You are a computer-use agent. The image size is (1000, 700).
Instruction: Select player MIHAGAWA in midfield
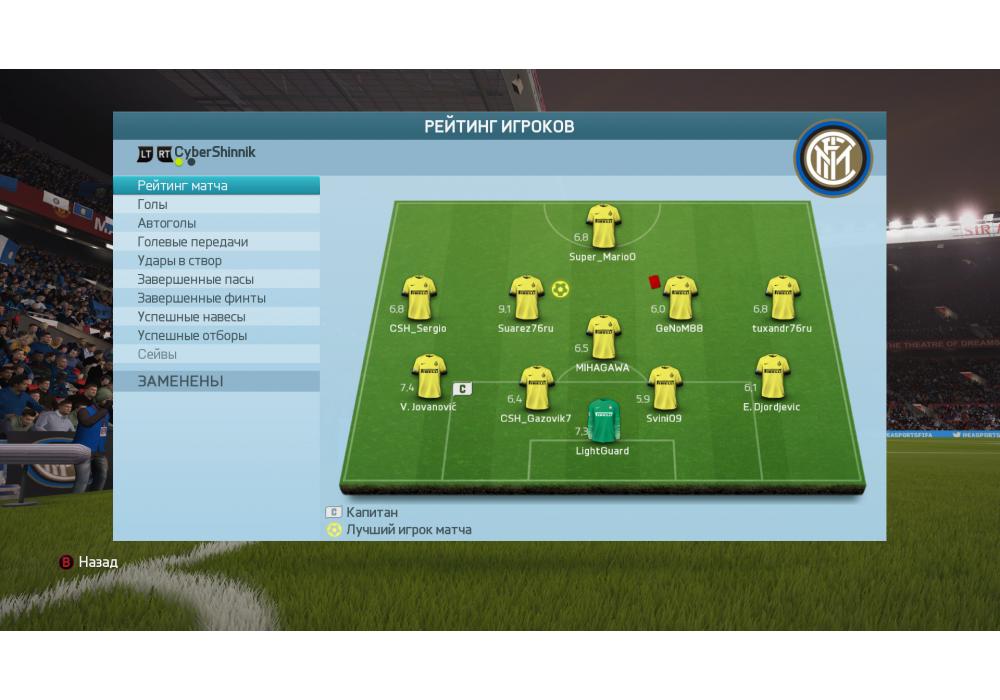click(x=603, y=337)
